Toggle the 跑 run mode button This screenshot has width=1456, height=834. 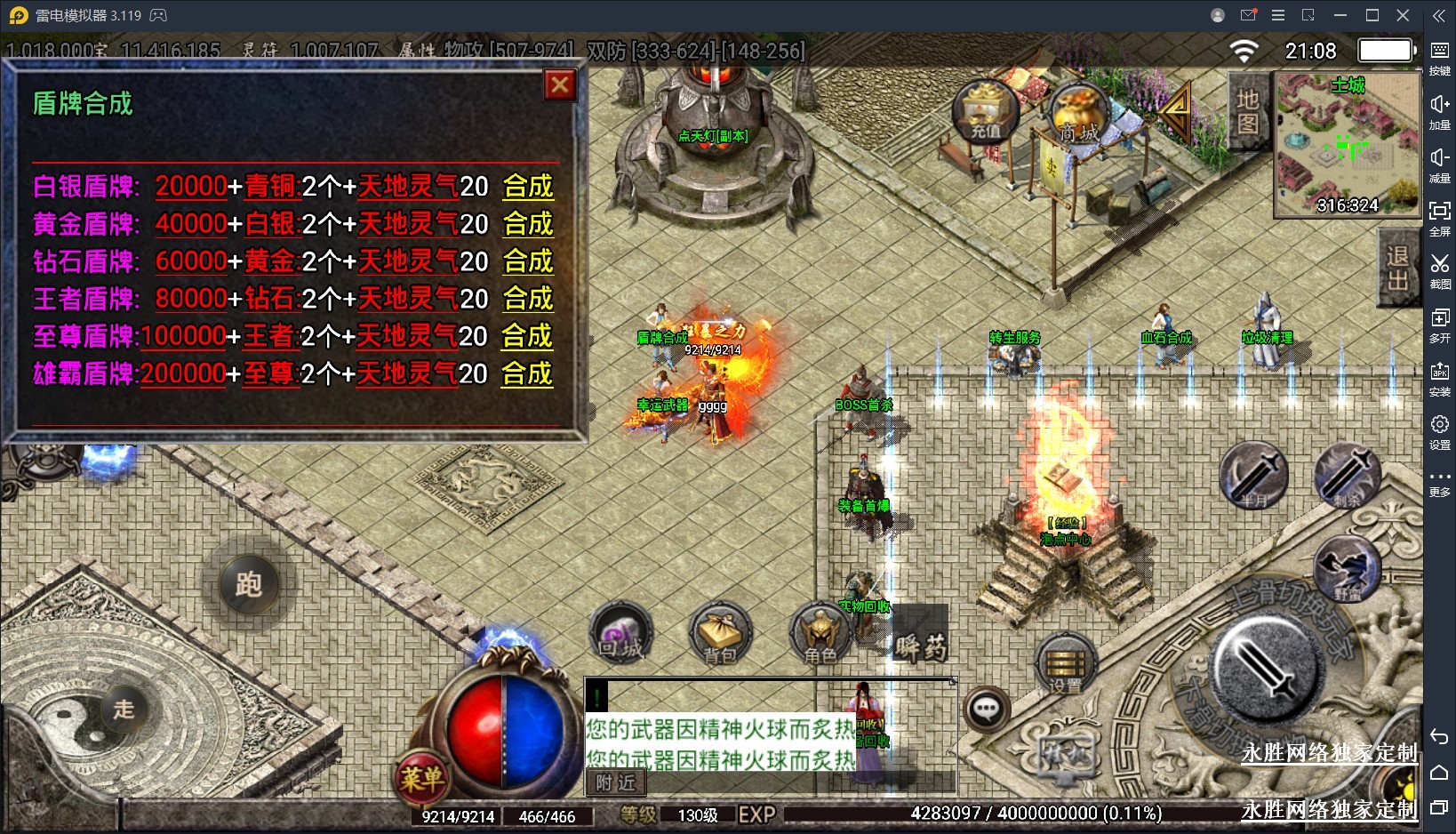click(248, 584)
